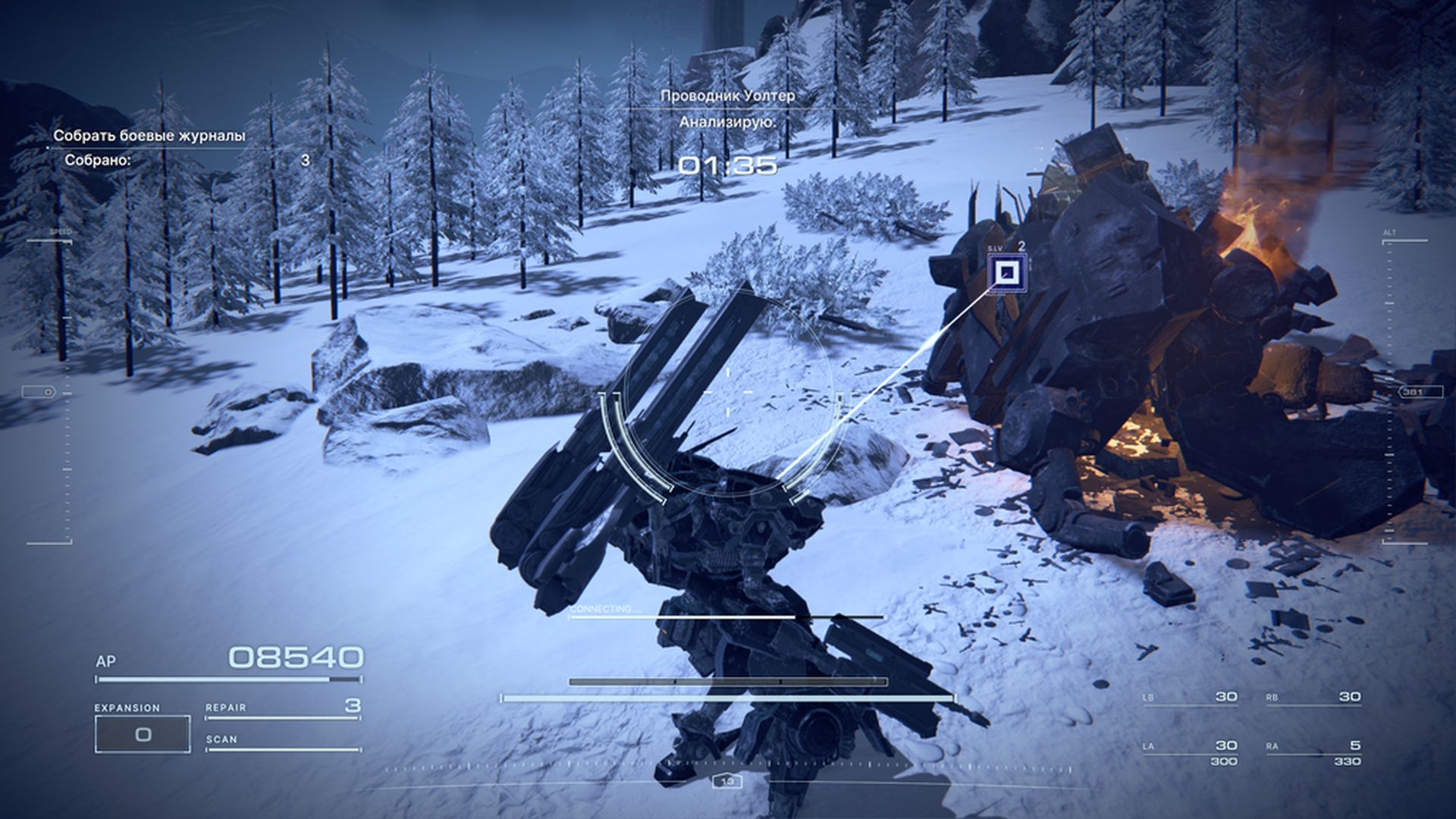The height and width of the screenshot is (819, 1456).
Task: Trigger the Scan gauge
Action: [282, 742]
